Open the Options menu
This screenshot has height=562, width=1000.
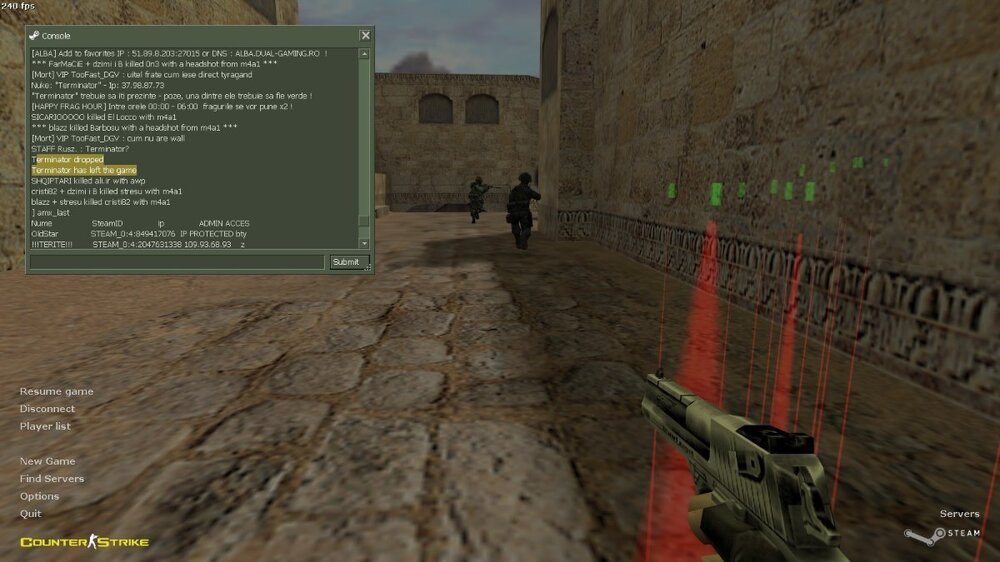pyautogui.click(x=40, y=496)
